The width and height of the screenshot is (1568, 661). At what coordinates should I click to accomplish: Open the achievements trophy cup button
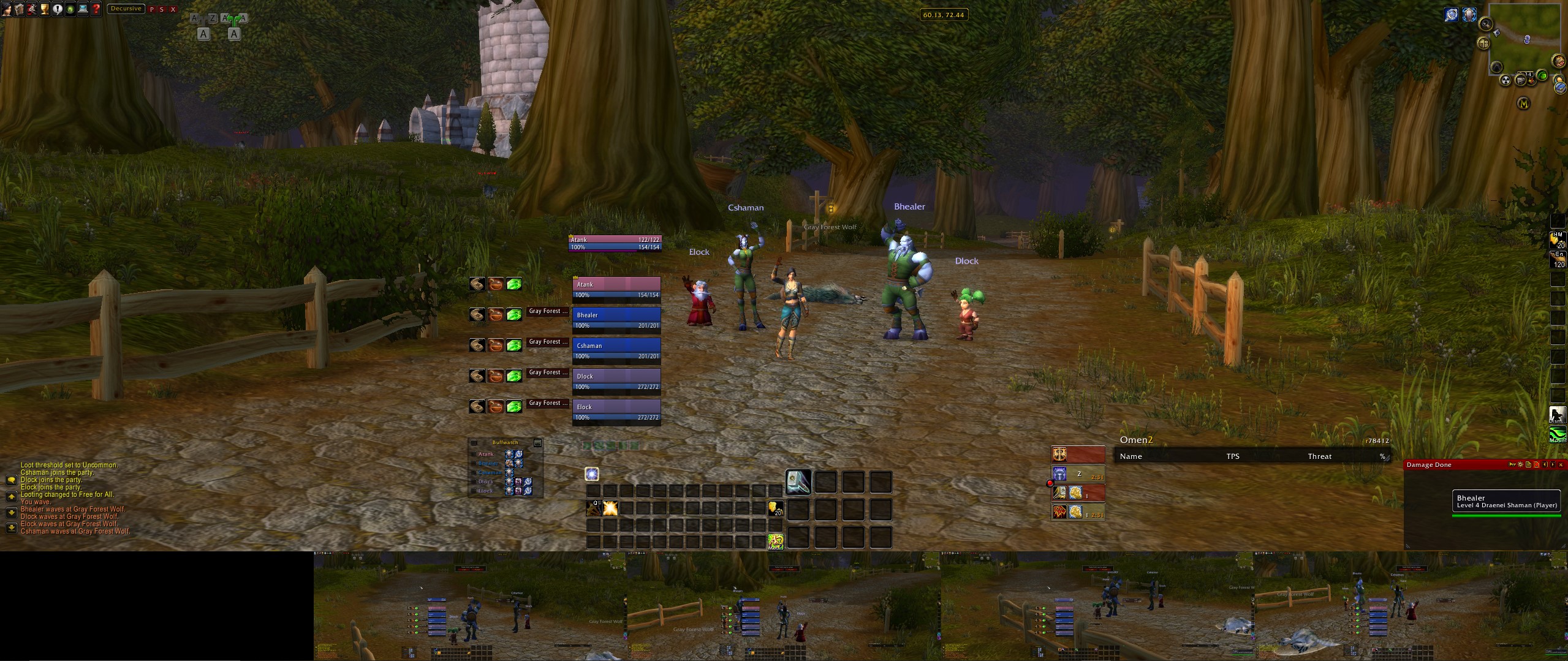pyautogui.click(x=44, y=9)
